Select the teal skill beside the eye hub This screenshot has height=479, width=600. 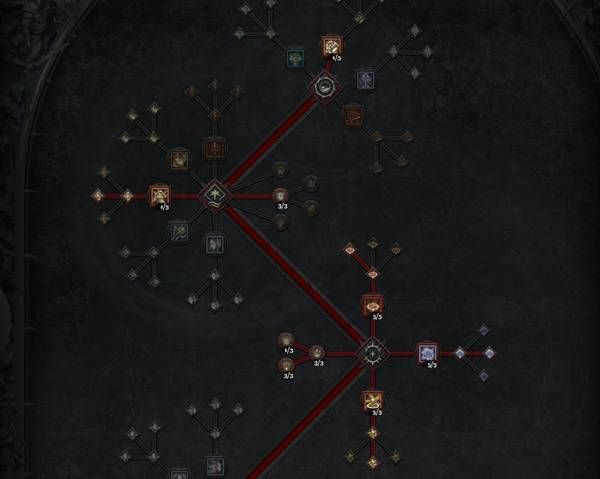coord(295,57)
